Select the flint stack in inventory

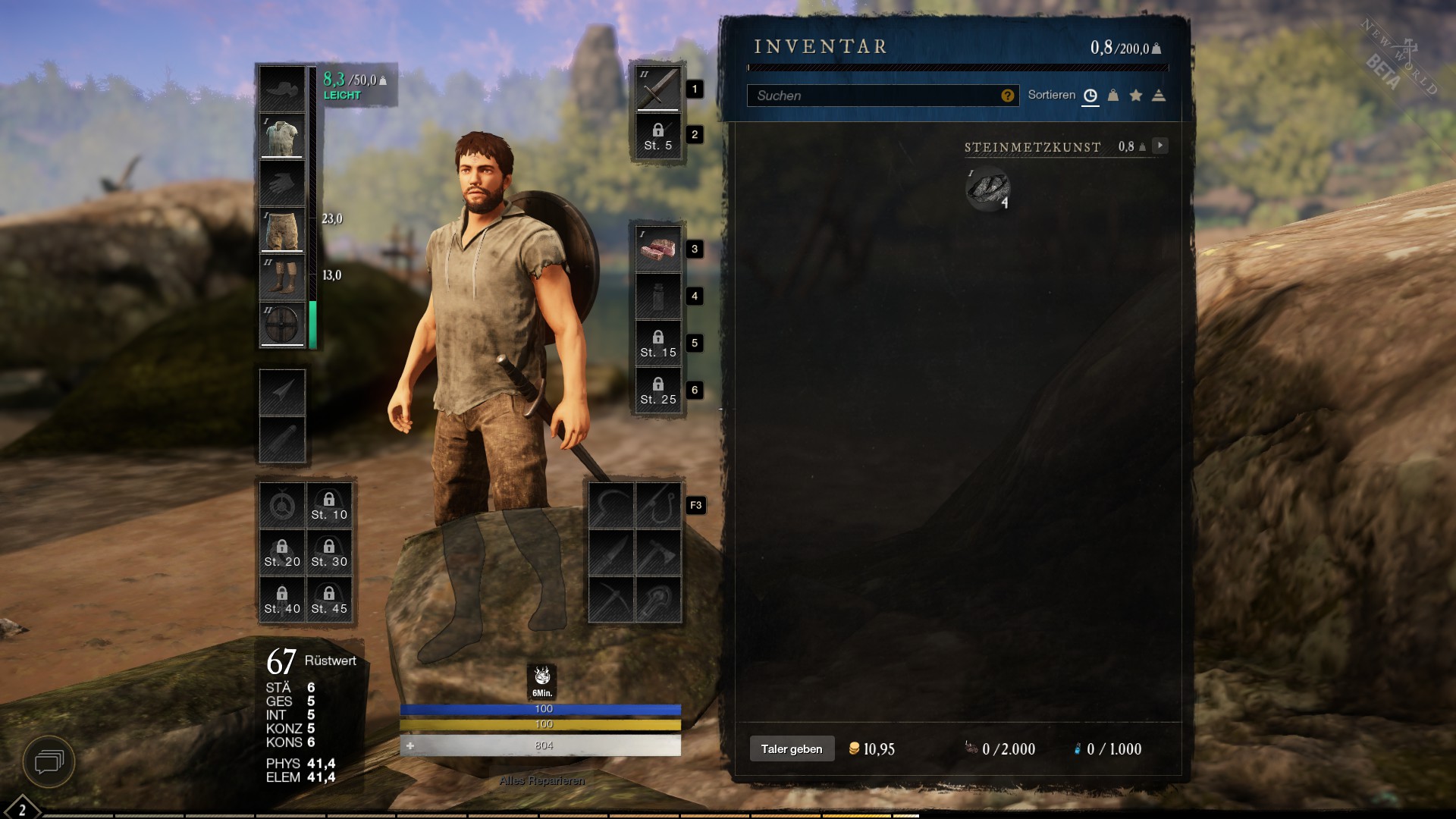click(x=987, y=188)
